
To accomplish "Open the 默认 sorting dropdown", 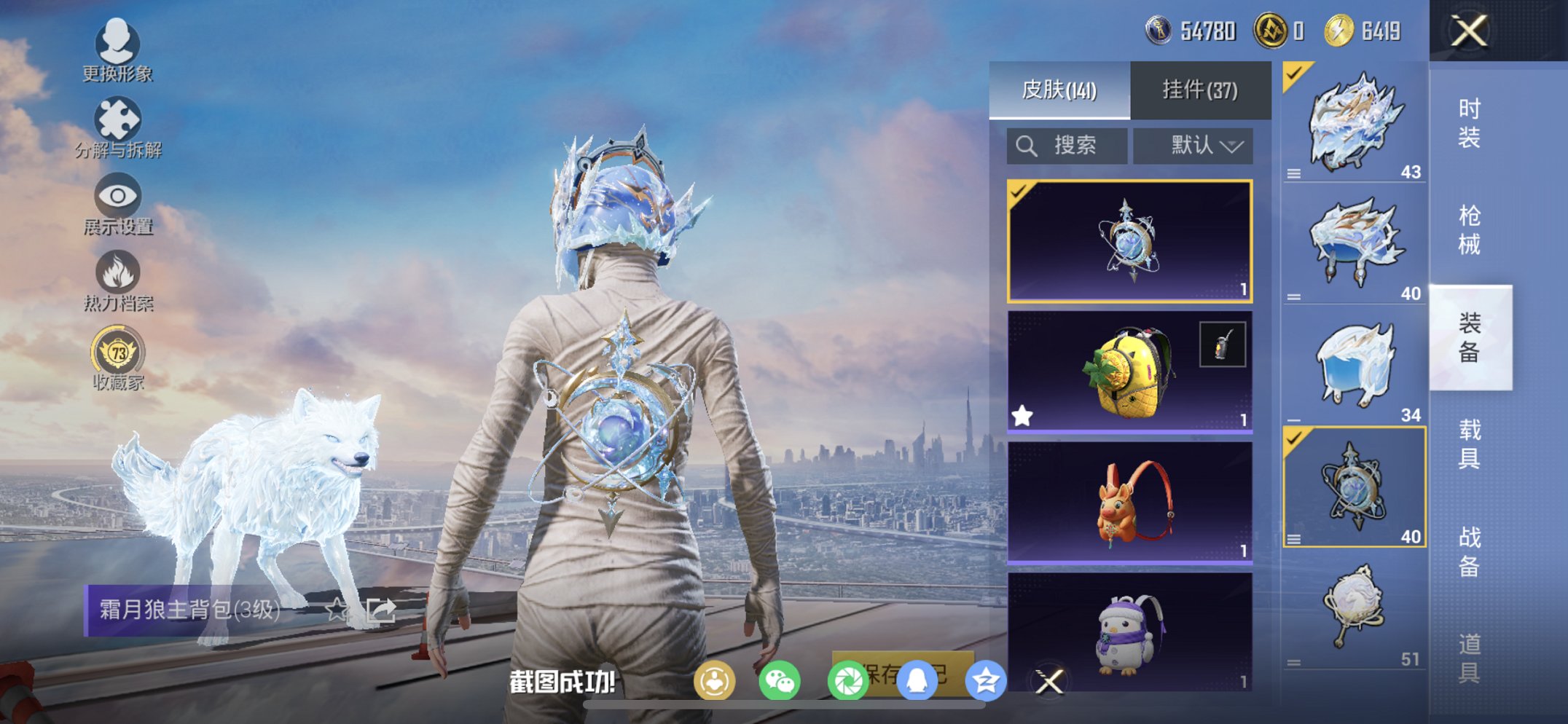I will tap(1193, 145).
